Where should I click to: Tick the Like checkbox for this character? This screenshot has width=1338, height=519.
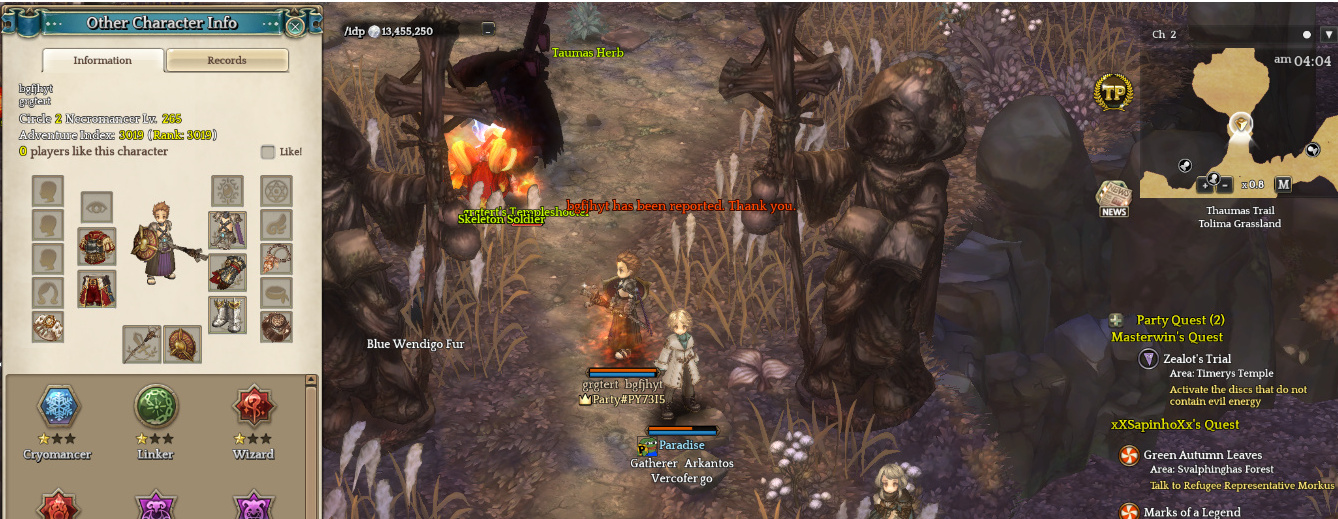point(268,152)
